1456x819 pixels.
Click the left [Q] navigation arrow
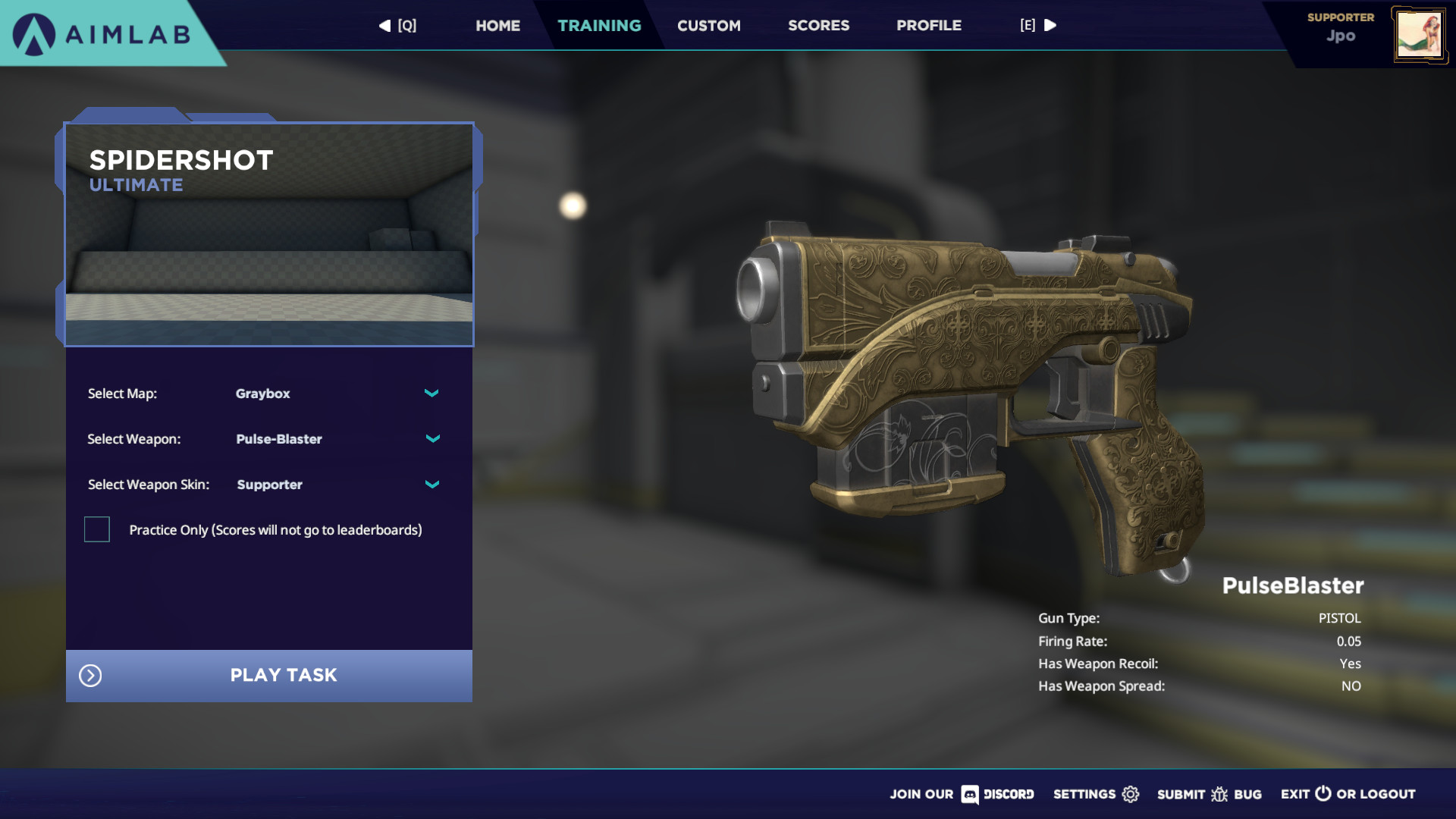384,25
